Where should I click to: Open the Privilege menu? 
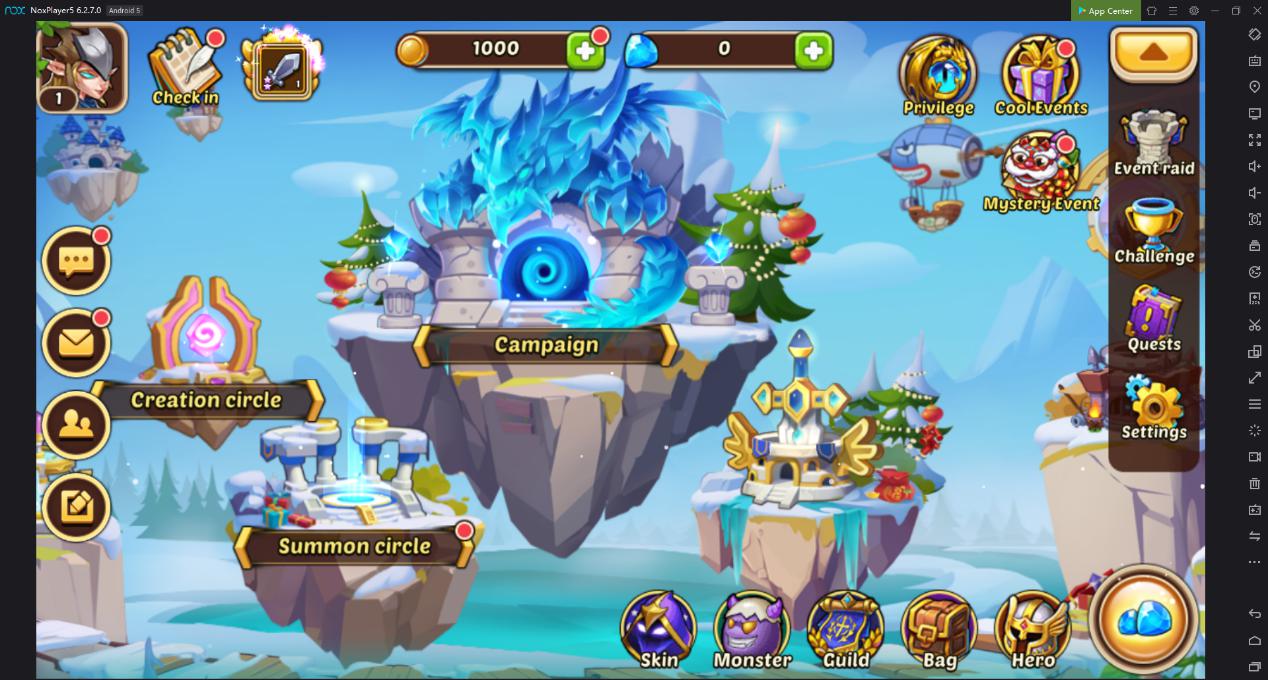(x=938, y=77)
